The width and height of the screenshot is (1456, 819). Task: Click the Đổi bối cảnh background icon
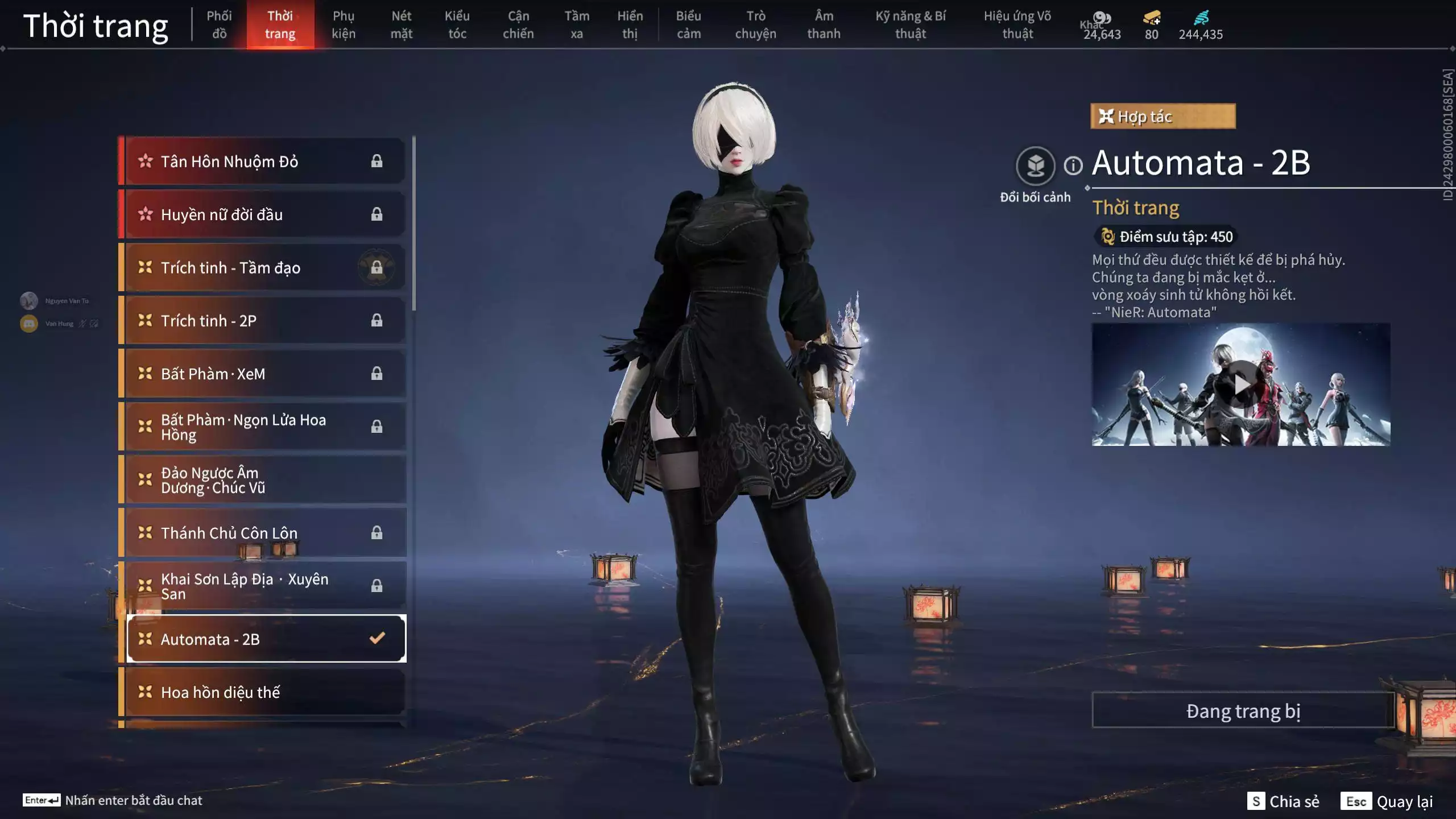[1035, 166]
